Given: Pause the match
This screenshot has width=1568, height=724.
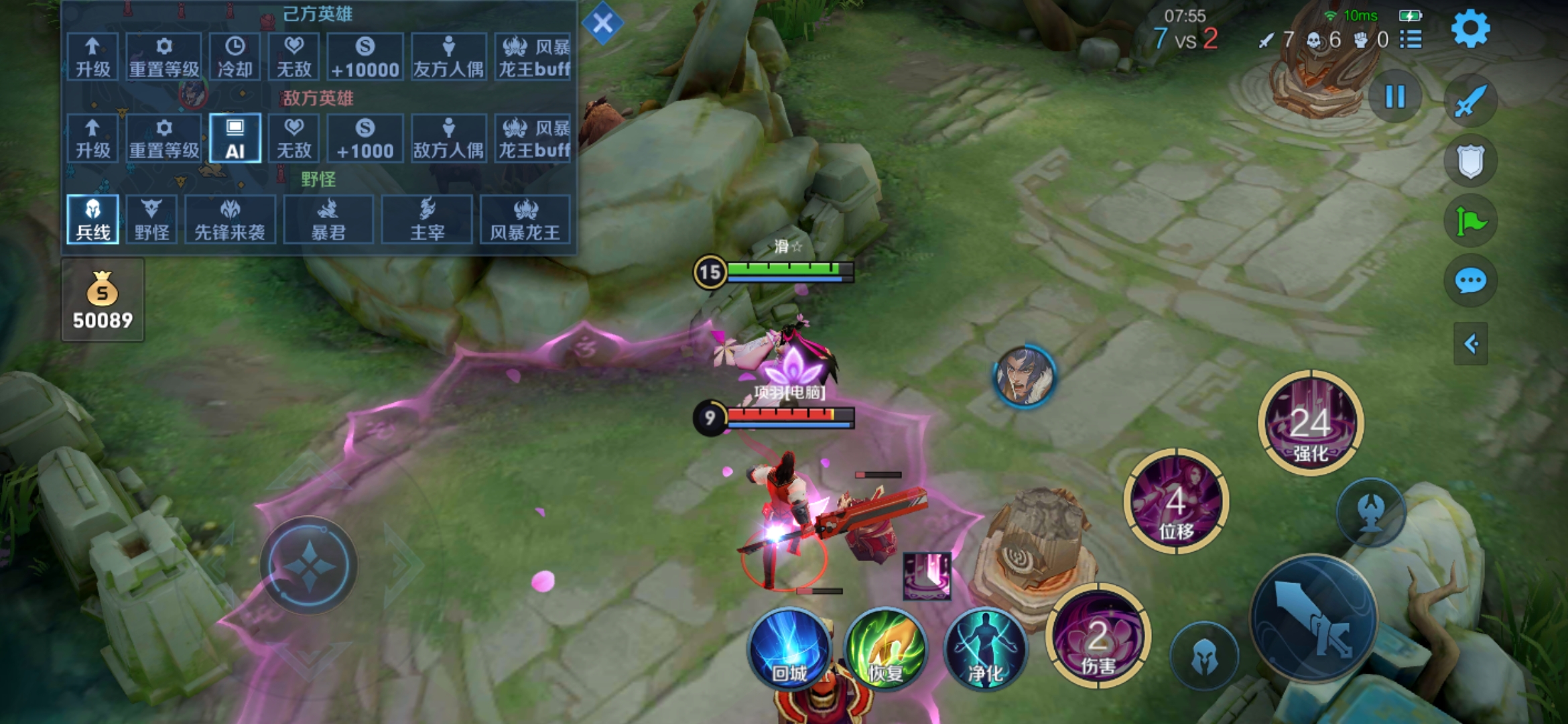Looking at the screenshot, I should (x=1395, y=97).
